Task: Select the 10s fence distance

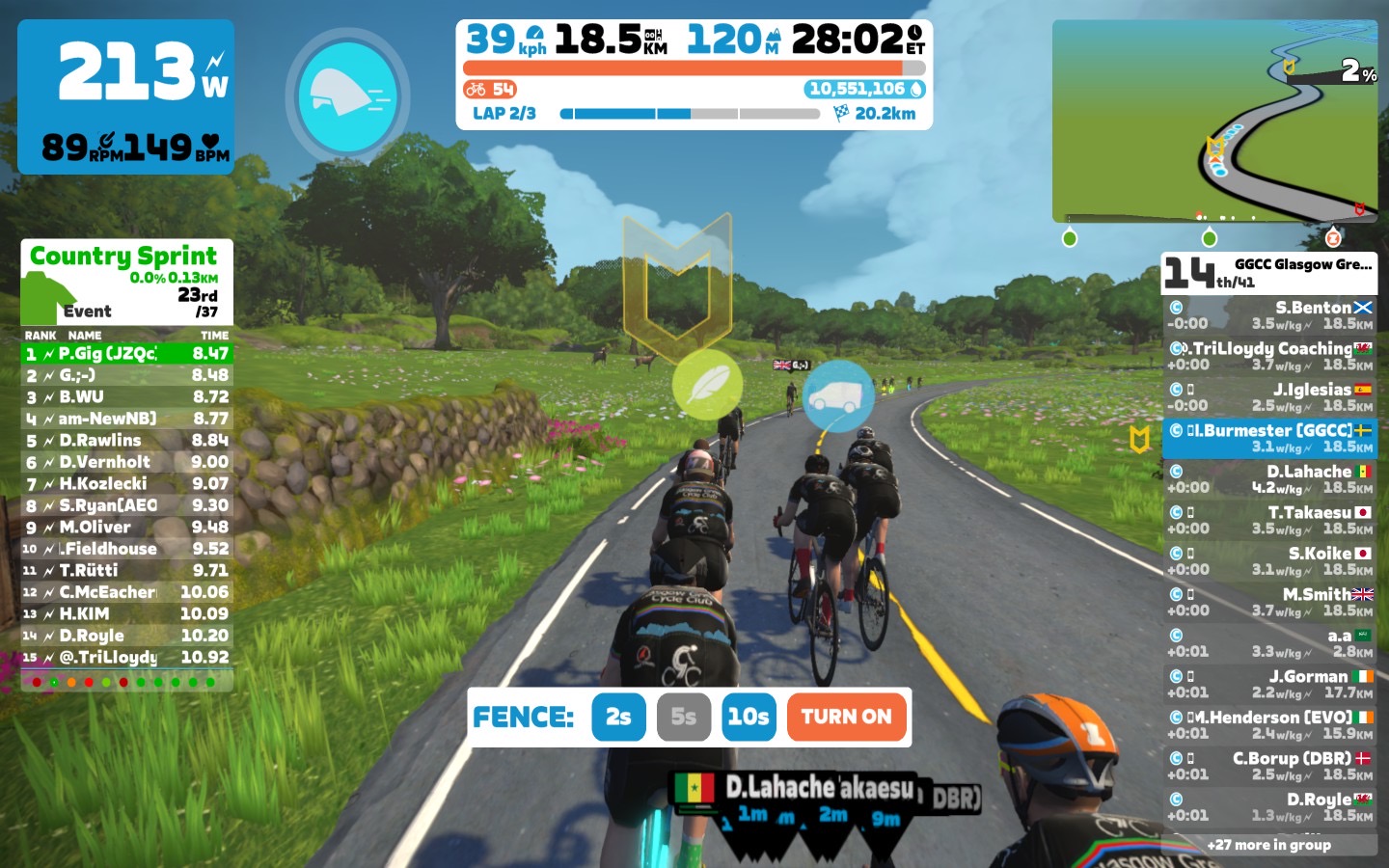Action: coord(748,717)
